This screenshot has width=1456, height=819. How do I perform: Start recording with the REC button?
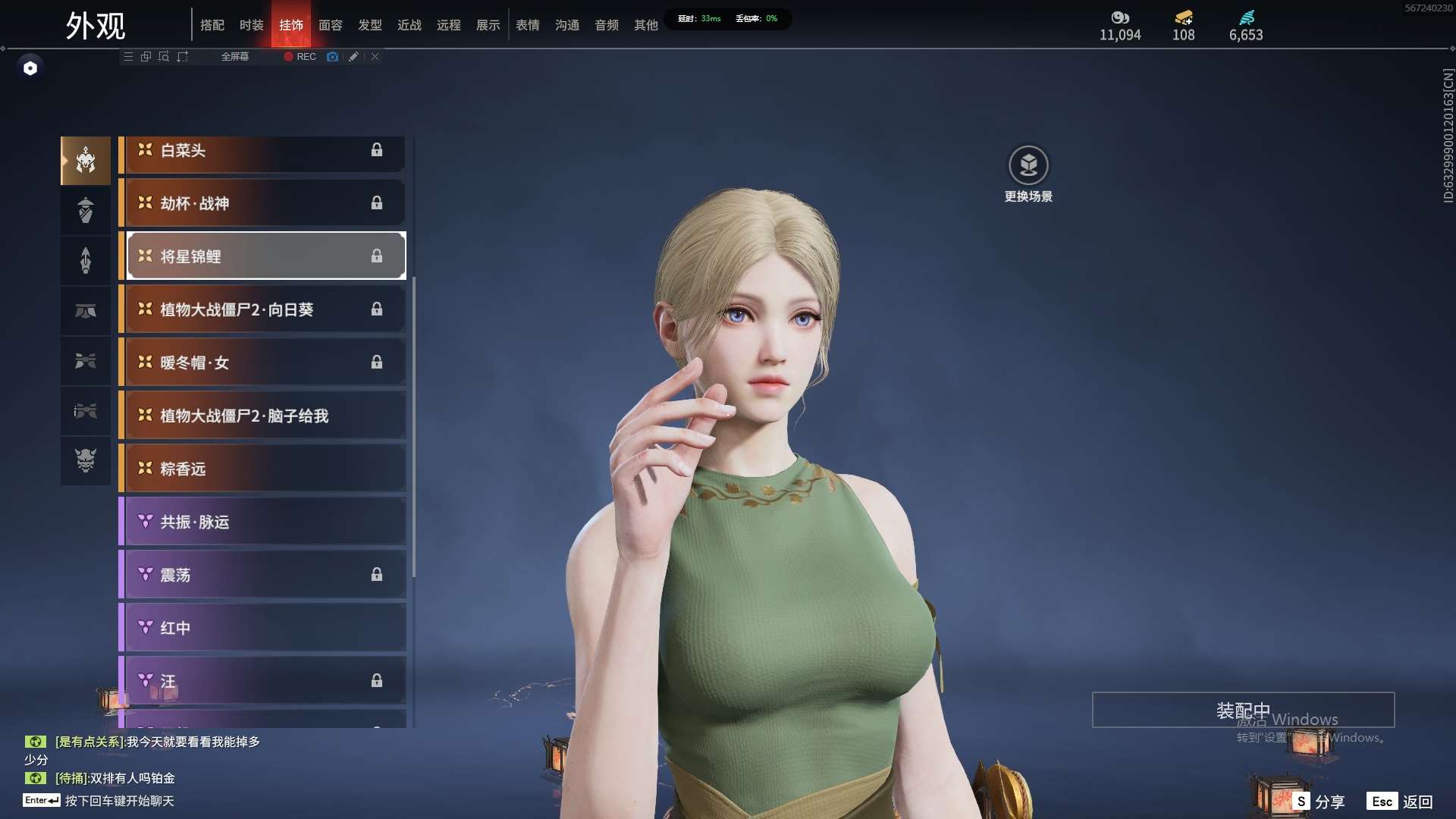300,57
